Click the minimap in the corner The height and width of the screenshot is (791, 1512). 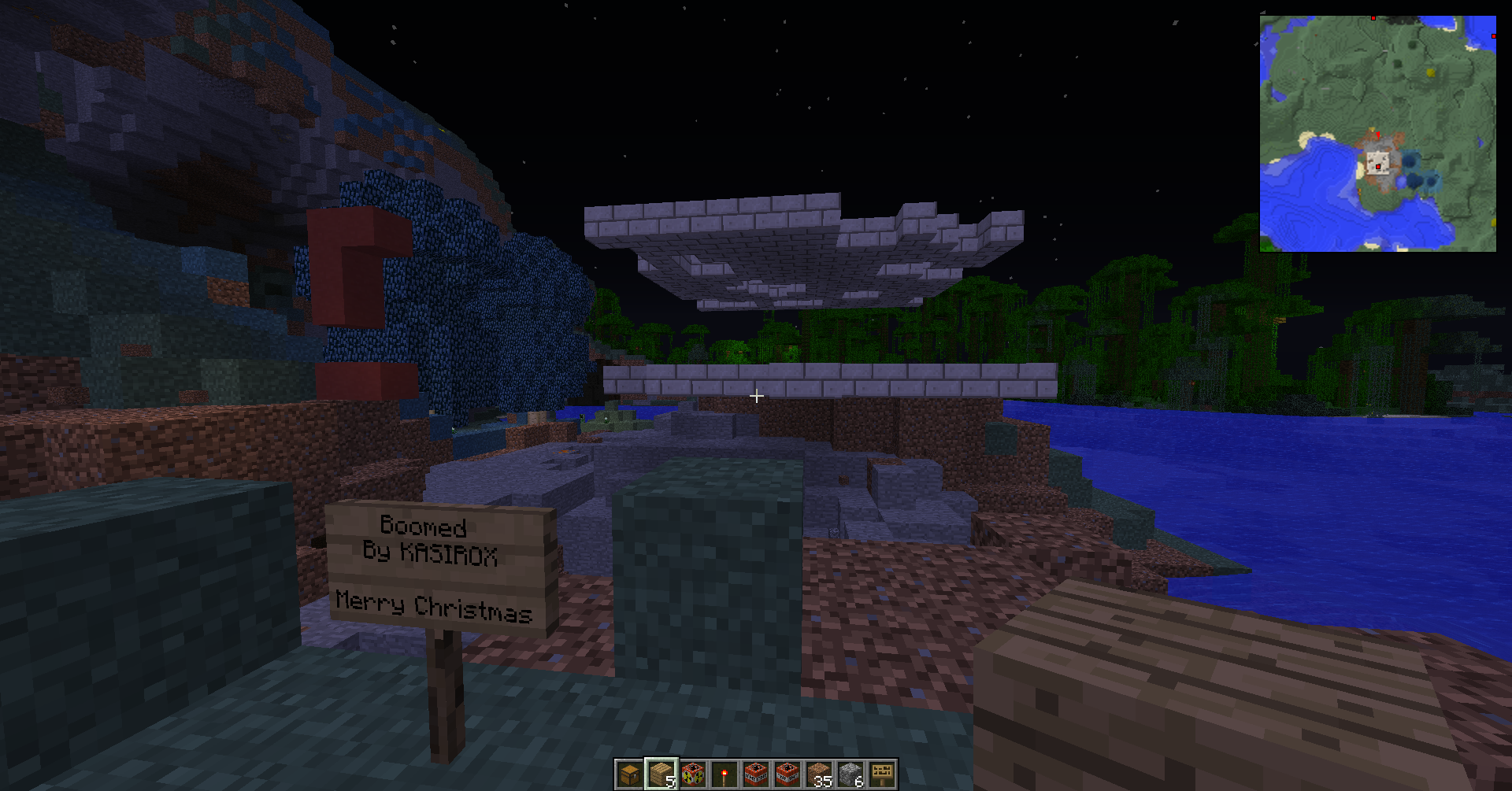tap(1377, 133)
